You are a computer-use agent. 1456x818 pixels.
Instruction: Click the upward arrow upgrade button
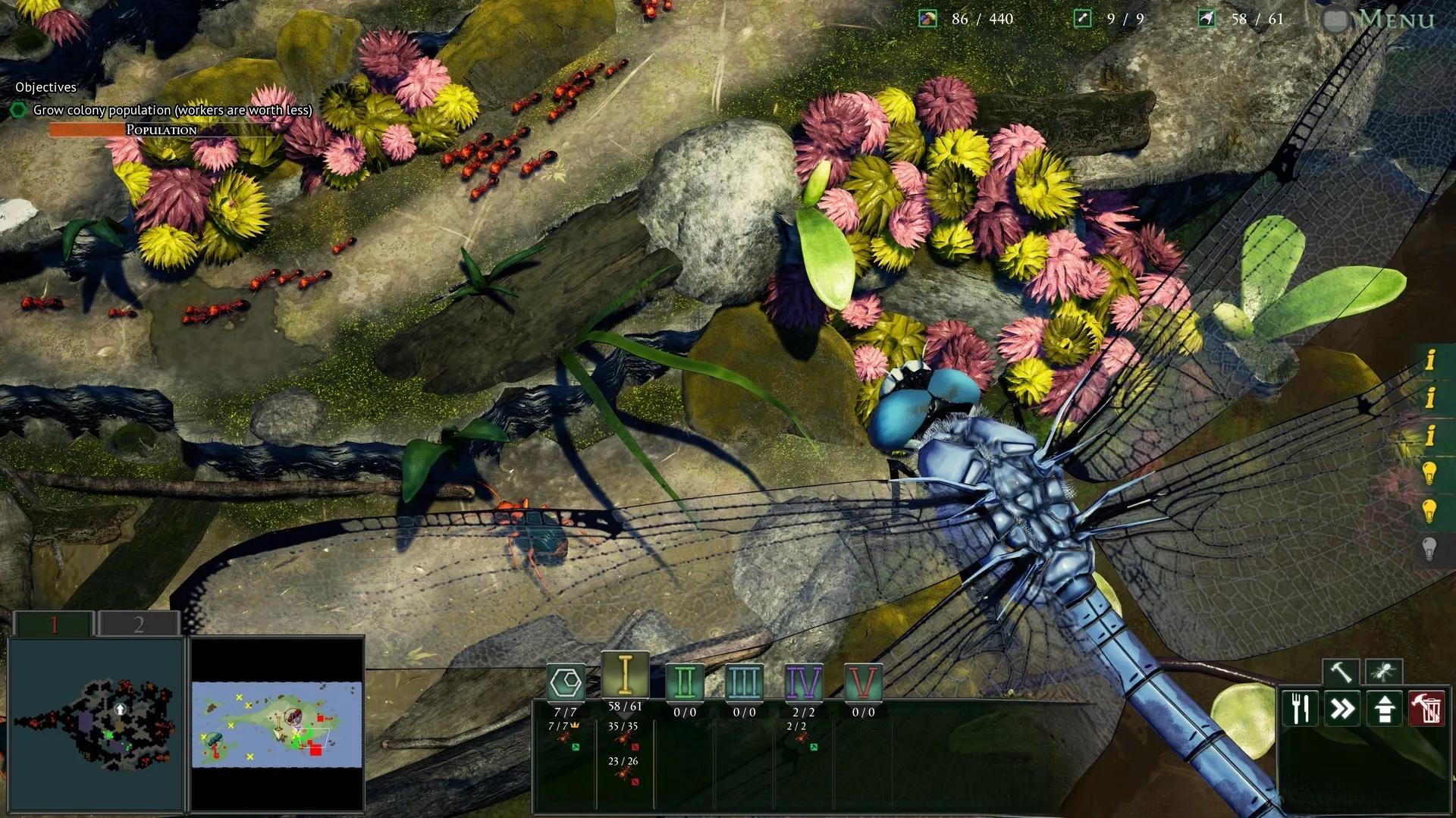[x=1385, y=709]
